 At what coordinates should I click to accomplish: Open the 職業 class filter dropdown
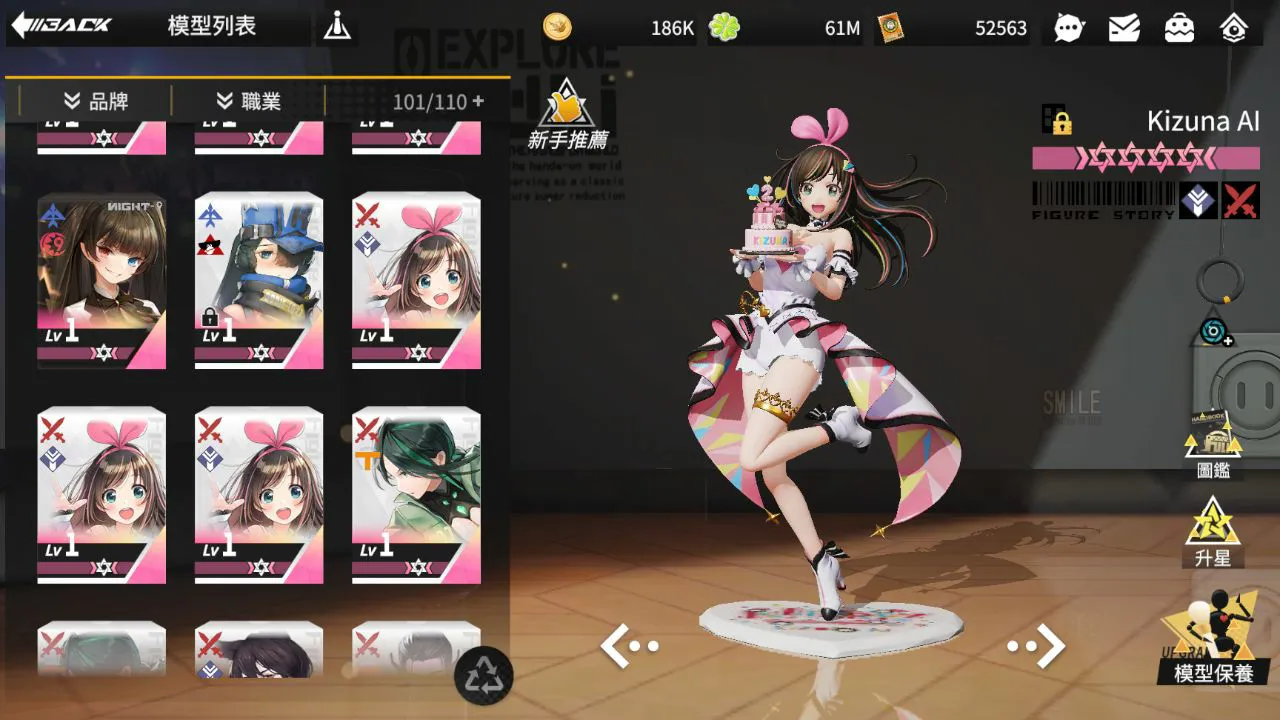249,101
